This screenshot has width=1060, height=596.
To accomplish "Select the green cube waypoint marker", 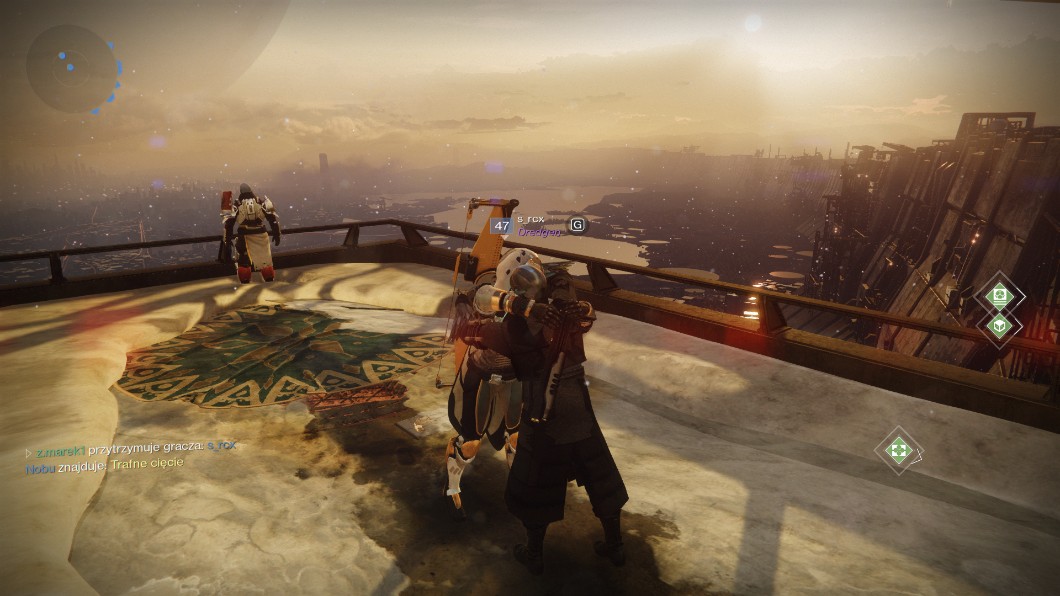I will pos(999,325).
